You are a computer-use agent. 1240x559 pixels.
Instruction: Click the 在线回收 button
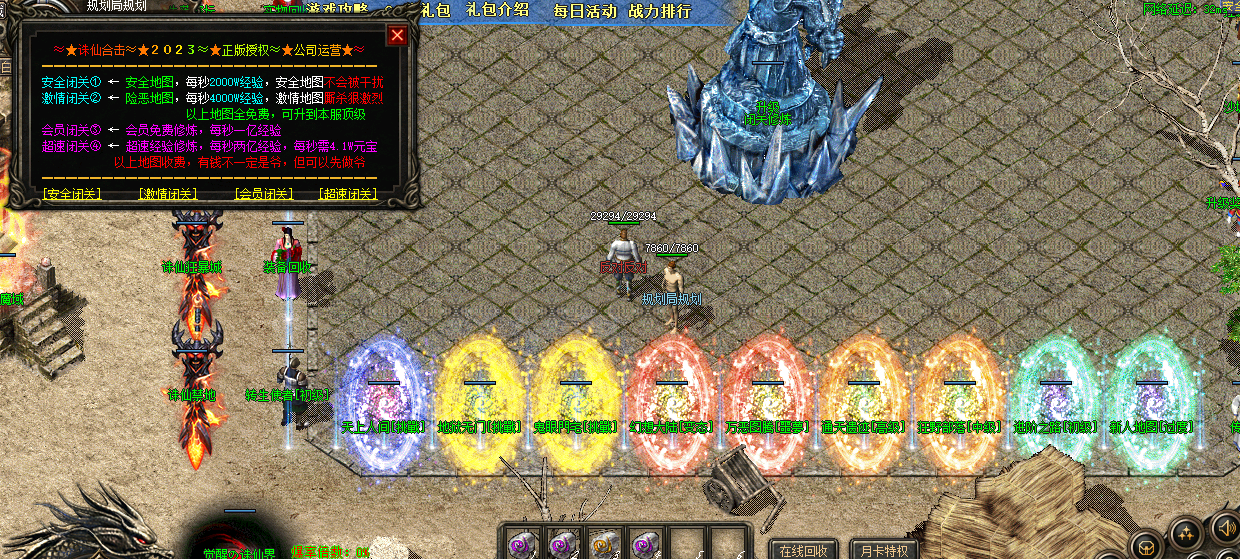click(804, 550)
